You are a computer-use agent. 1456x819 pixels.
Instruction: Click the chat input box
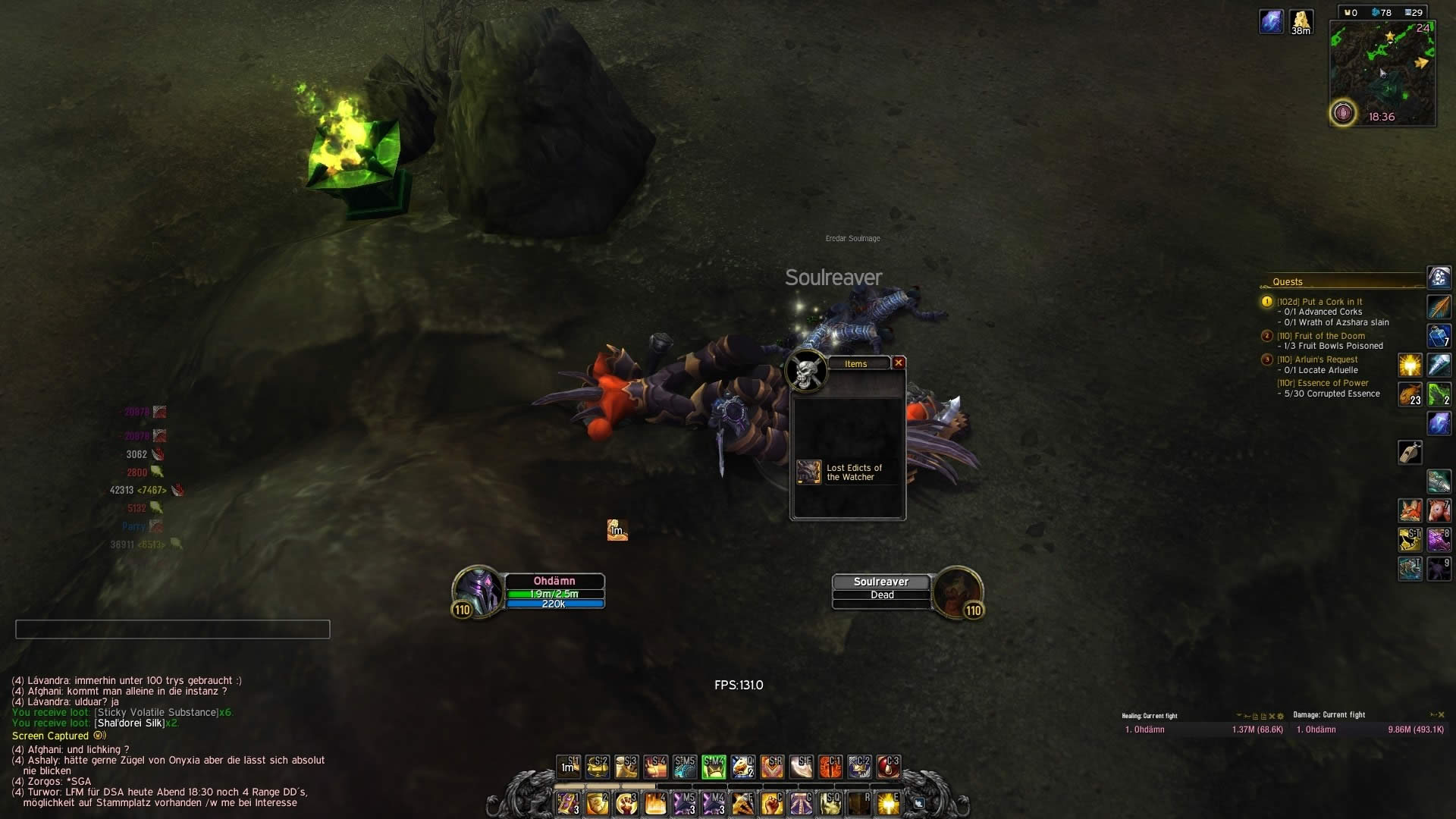click(173, 629)
